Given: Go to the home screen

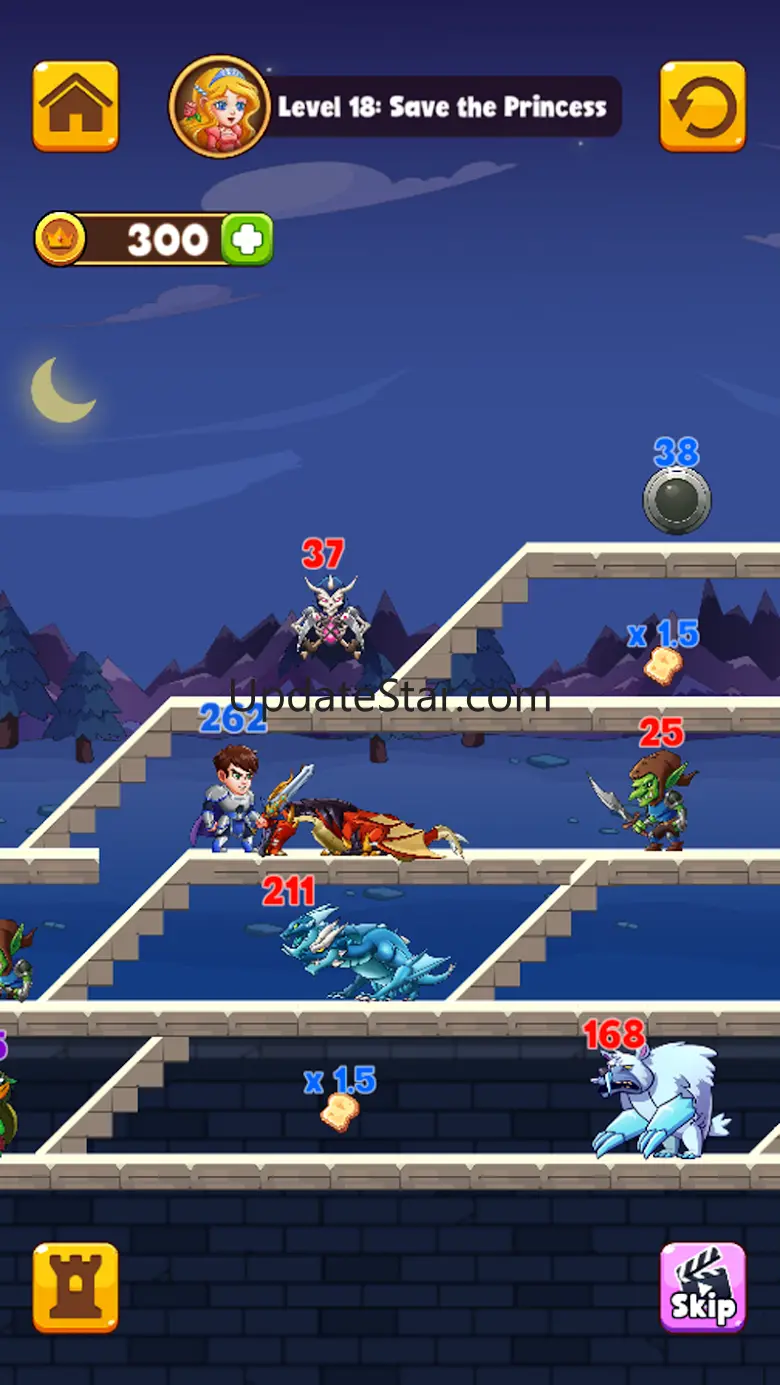Looking at the screenshot, I should pos(75,106).
